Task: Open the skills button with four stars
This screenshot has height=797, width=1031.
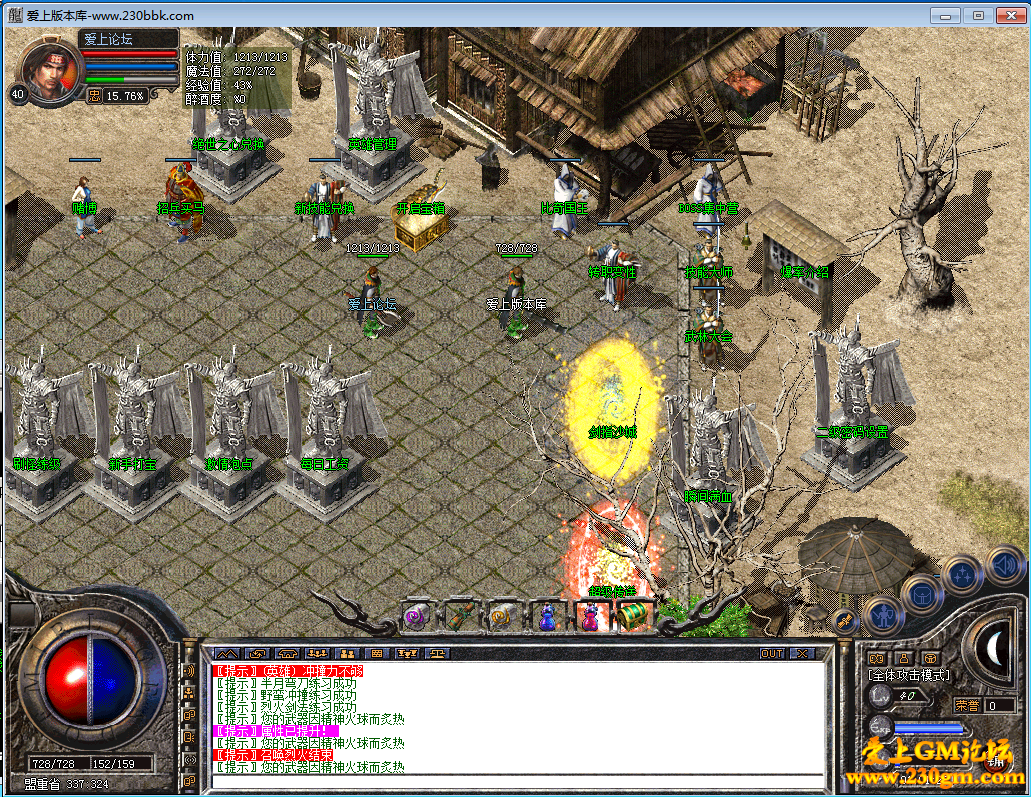Action: click(962, 575)
